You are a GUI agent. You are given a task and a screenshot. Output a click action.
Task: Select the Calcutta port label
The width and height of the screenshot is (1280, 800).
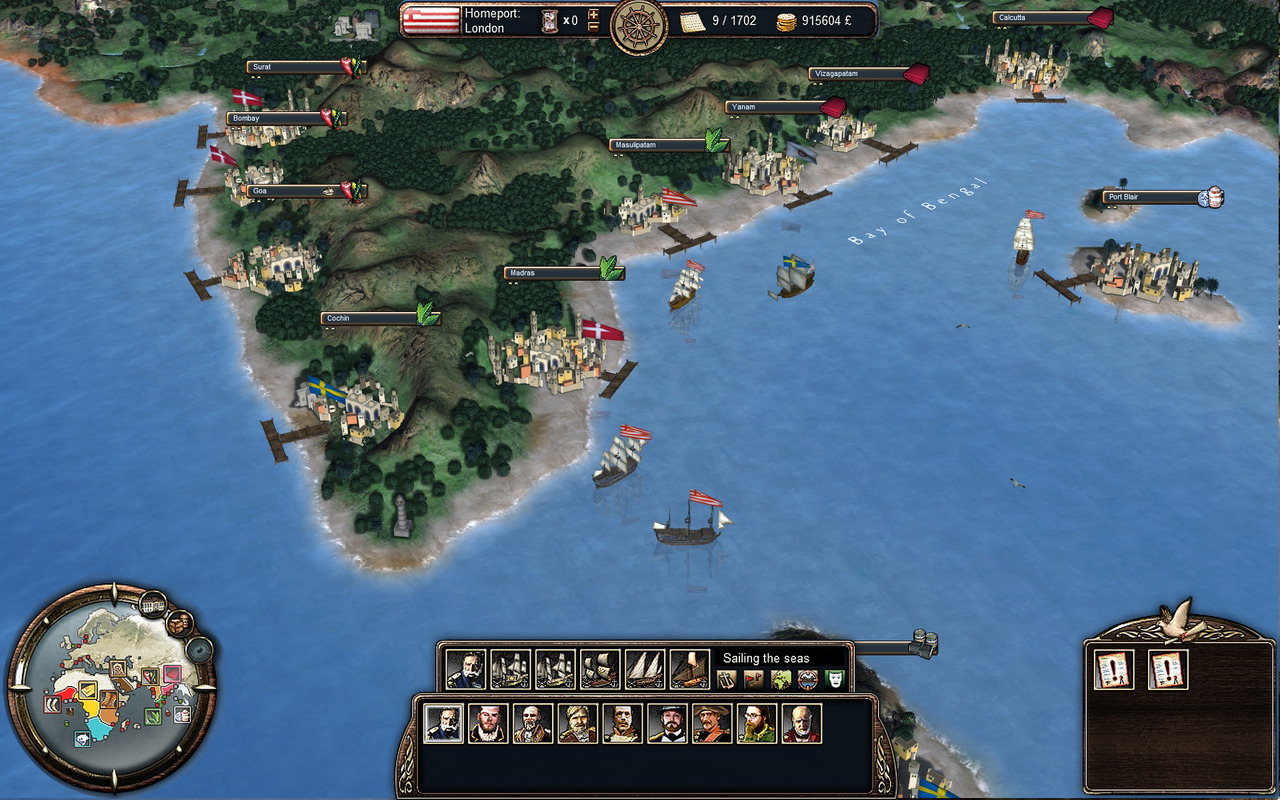coord(1042,18)
